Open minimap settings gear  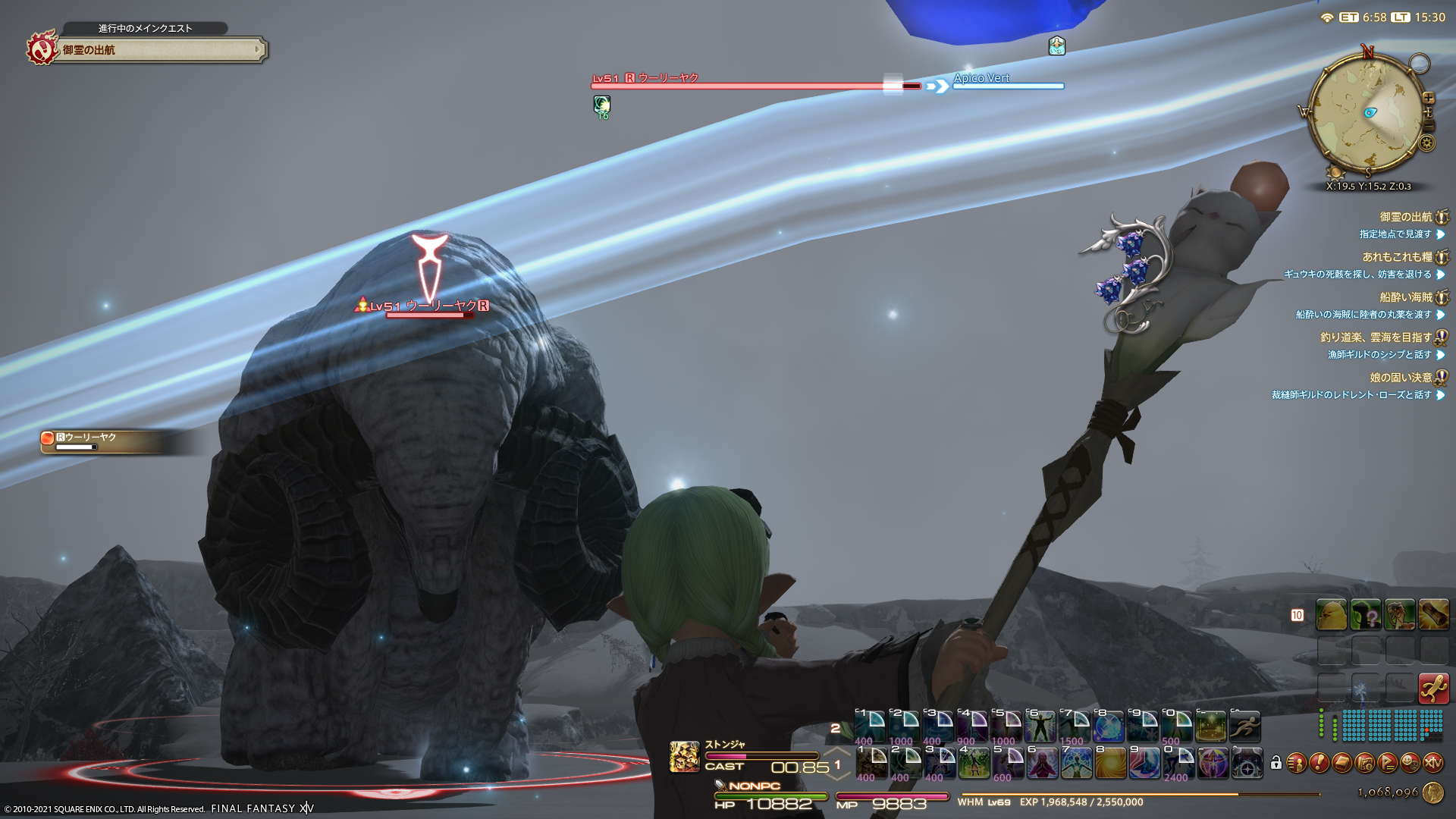(x=1427, y=143)
